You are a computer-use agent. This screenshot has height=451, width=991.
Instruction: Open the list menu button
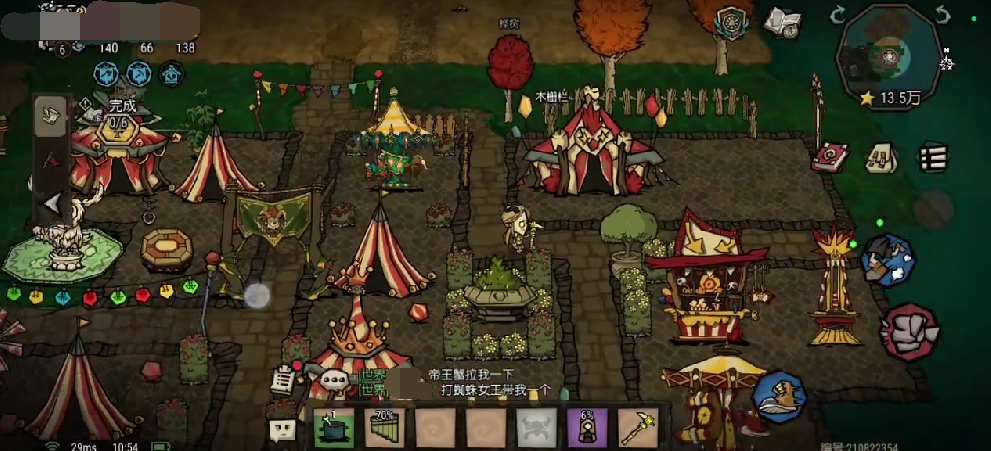932,157
